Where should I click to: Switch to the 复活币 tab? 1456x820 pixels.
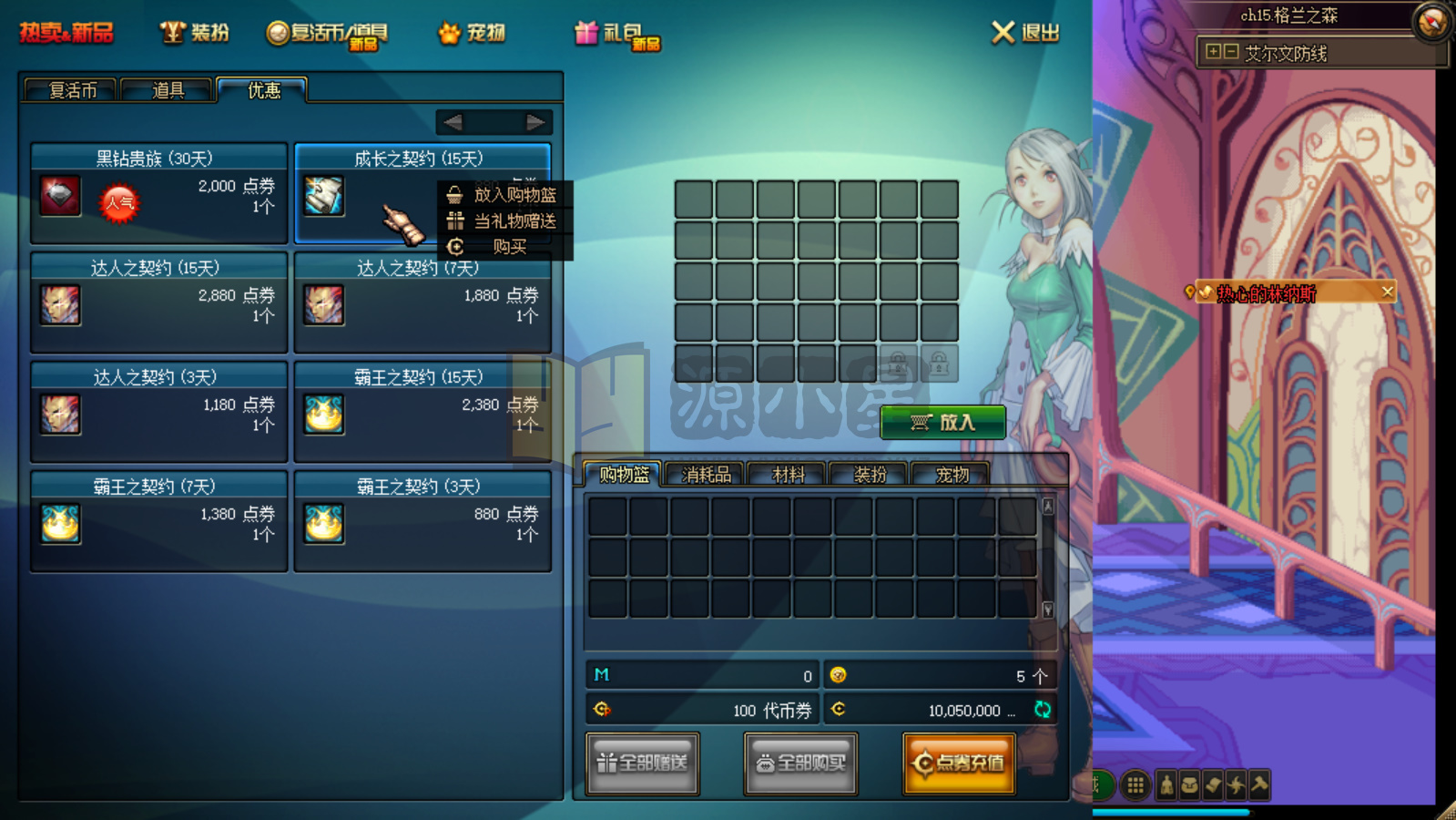point(72,90)
